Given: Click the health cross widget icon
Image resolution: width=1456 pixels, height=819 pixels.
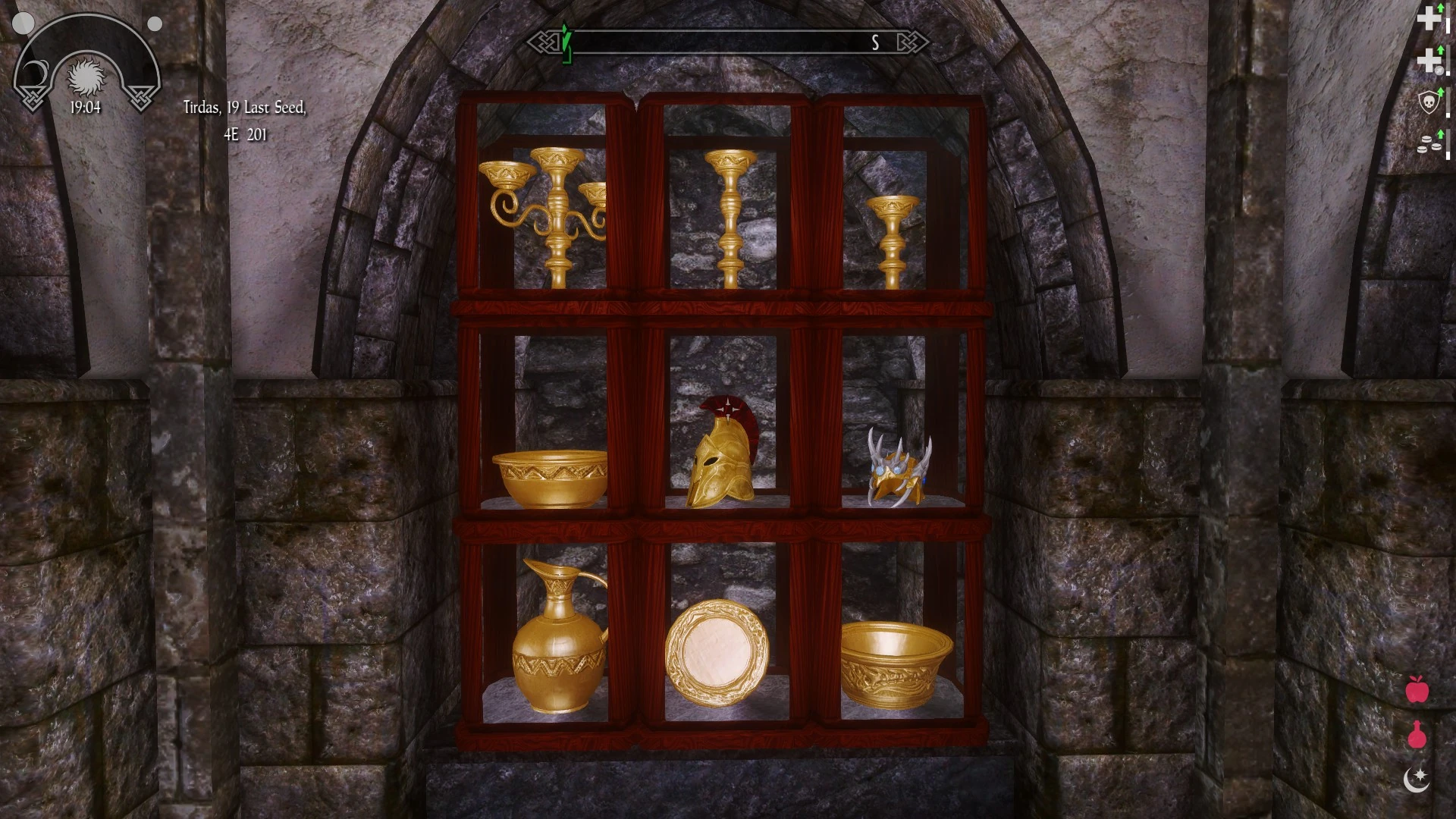Looking at the screenshot, I should click(x=1429, y=17).
